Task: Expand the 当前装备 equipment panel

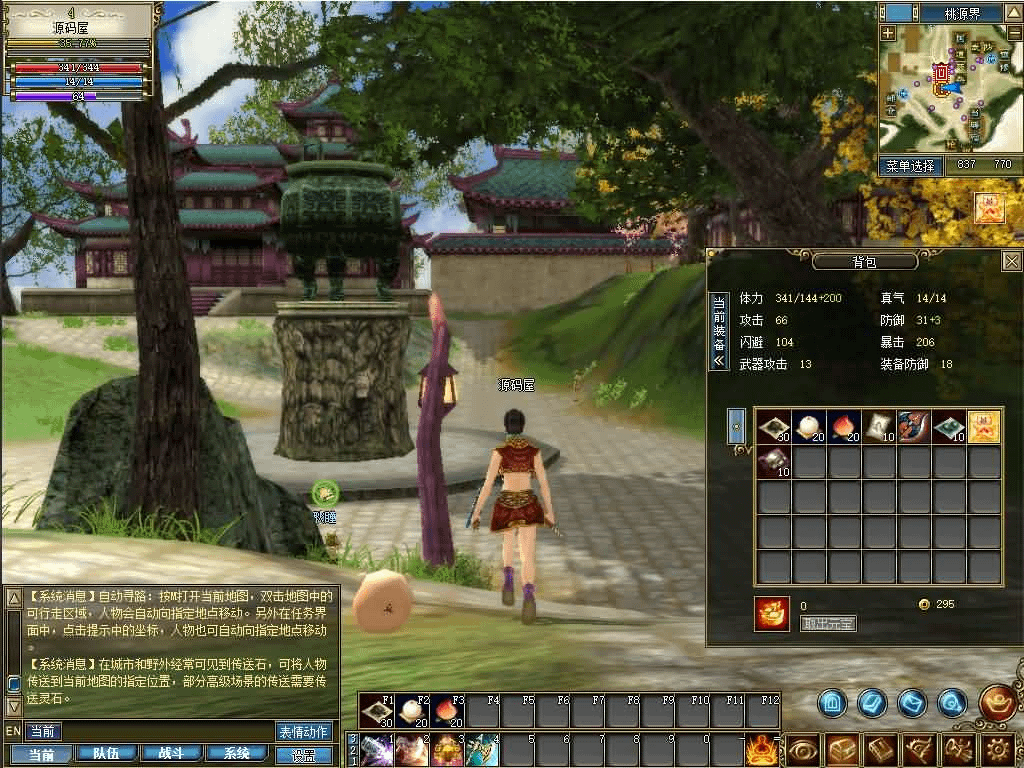Action: [717, 332]
